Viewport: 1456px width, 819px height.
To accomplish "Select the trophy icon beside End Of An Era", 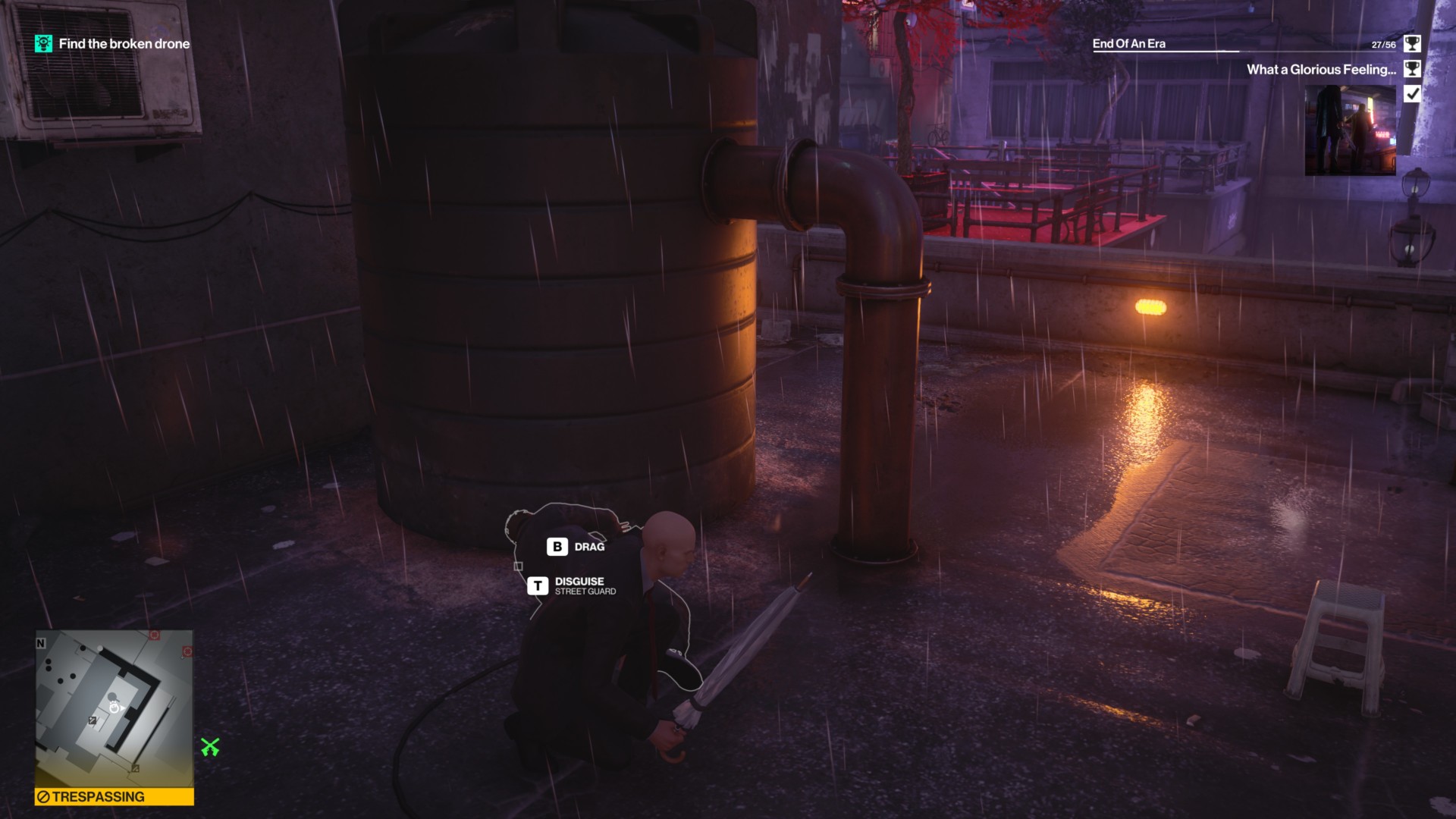I will 1411,44.
